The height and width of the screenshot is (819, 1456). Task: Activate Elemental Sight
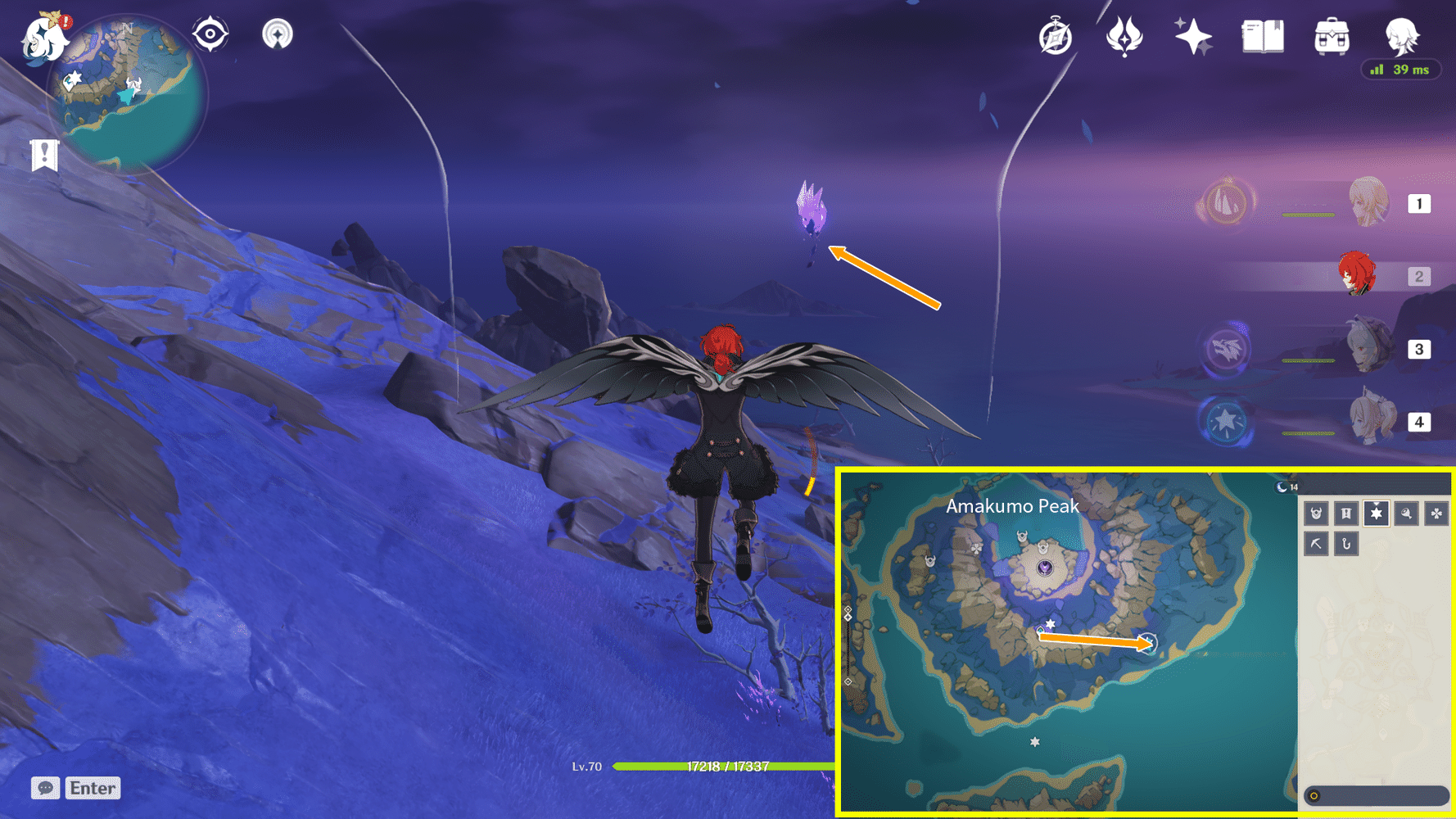point(211,34)
